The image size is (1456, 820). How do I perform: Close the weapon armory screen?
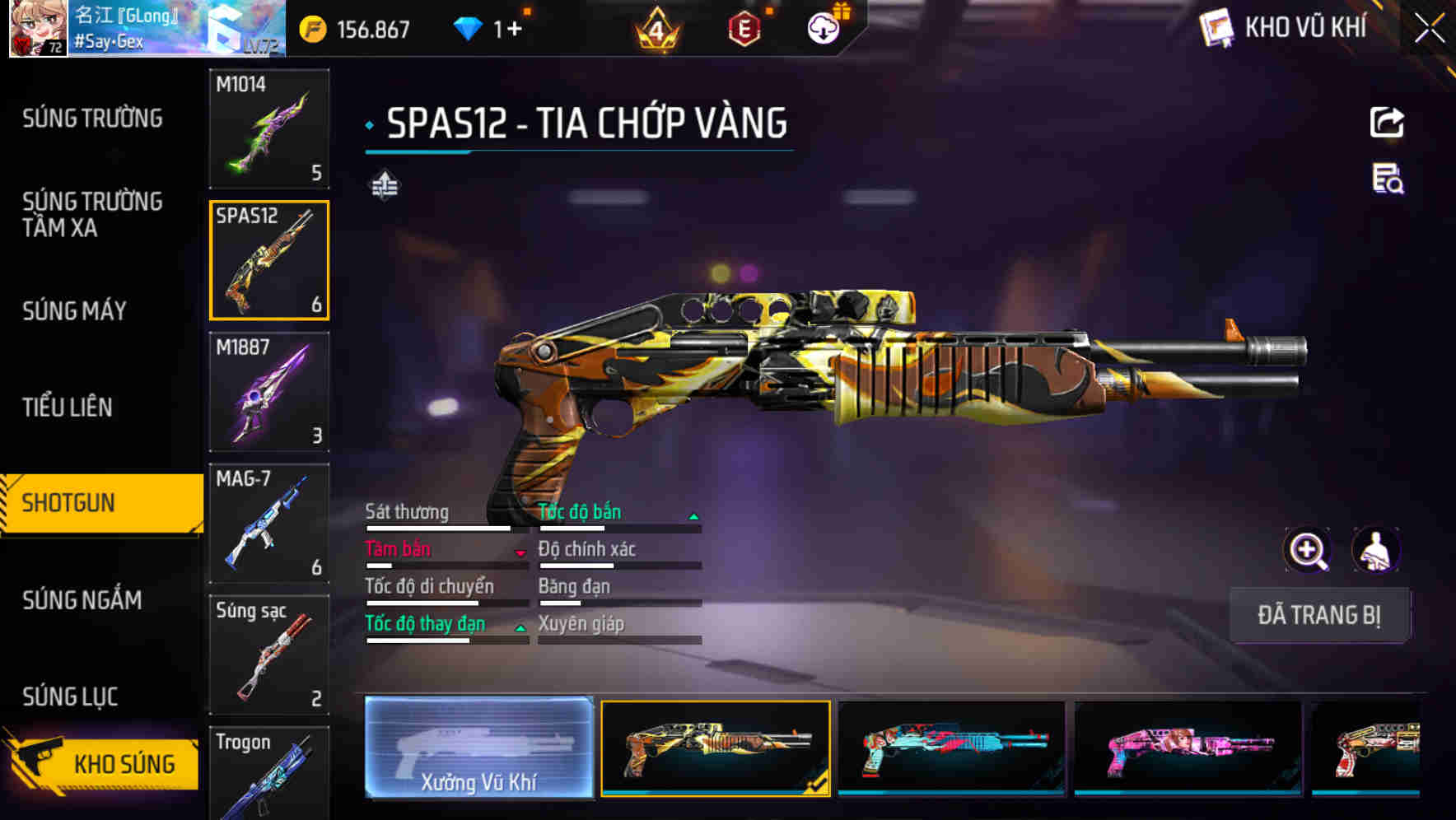tap(1429, 29)
